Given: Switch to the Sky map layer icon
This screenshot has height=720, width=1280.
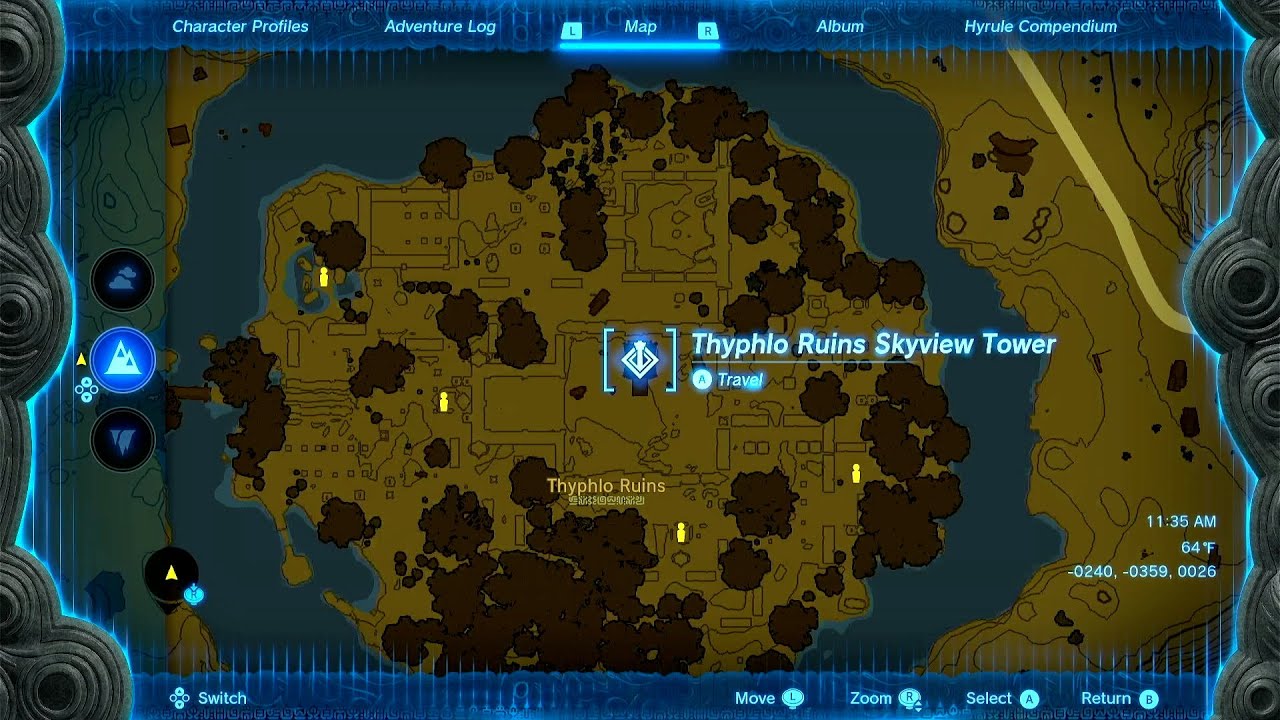Looking at the screenshot, I should point(120,281).
